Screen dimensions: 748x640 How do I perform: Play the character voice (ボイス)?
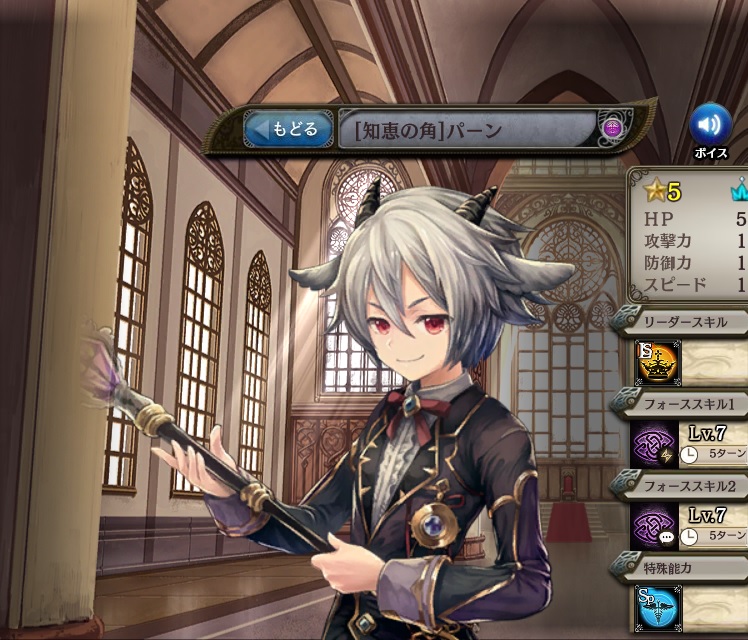710,125
